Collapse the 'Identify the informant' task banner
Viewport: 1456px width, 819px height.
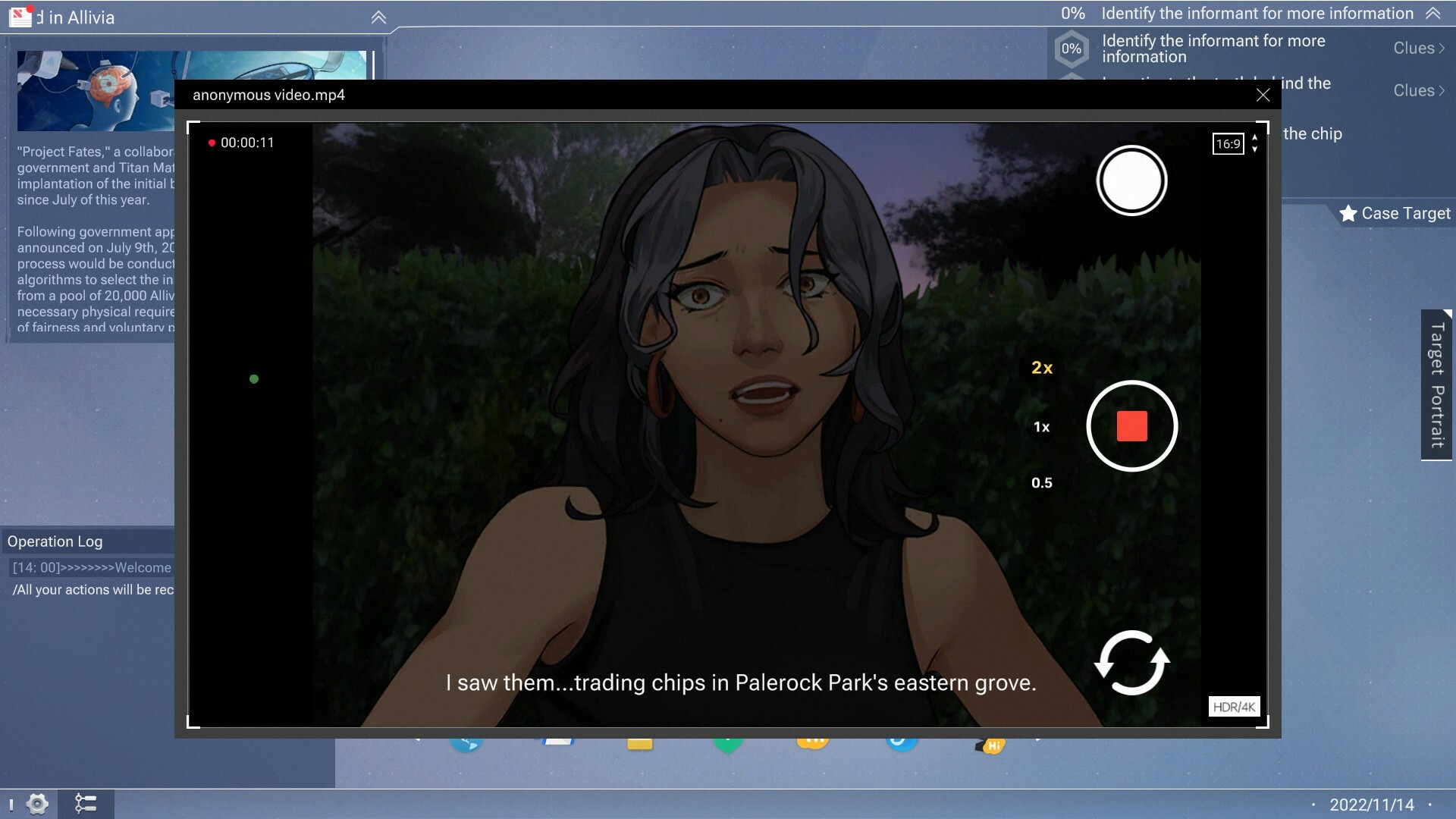pos(1432,13)
